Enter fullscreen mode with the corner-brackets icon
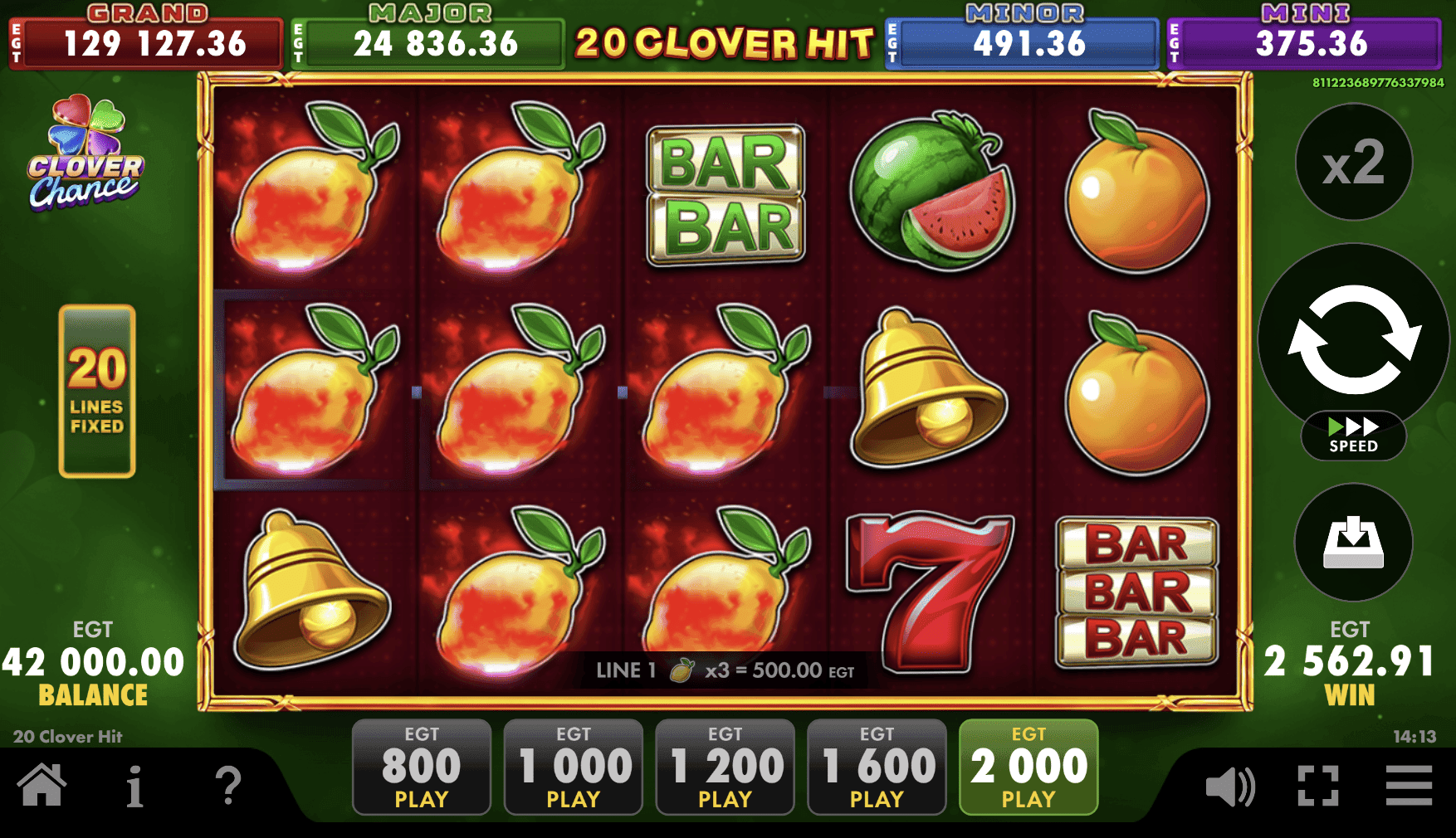This screenshot has width=1456, height=838. click(1318, 786)
